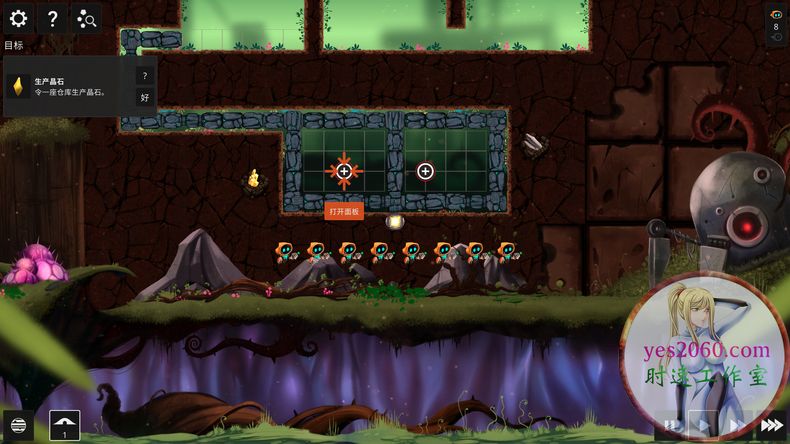
Task: Set game to triple fast-forward speed
Action: click(x=771, y=425)
